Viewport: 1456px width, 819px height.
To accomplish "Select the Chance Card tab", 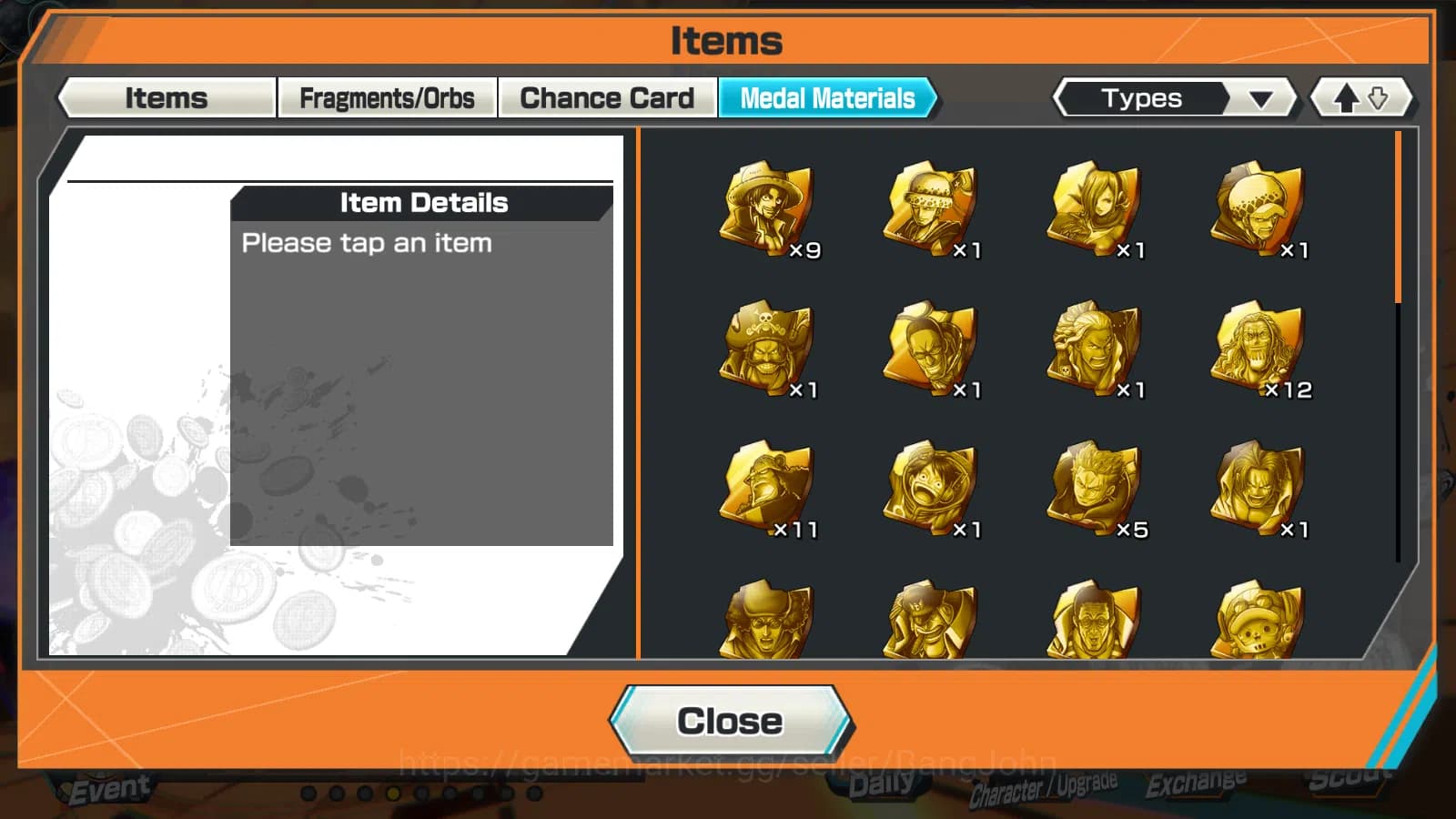I will point(607,97).
